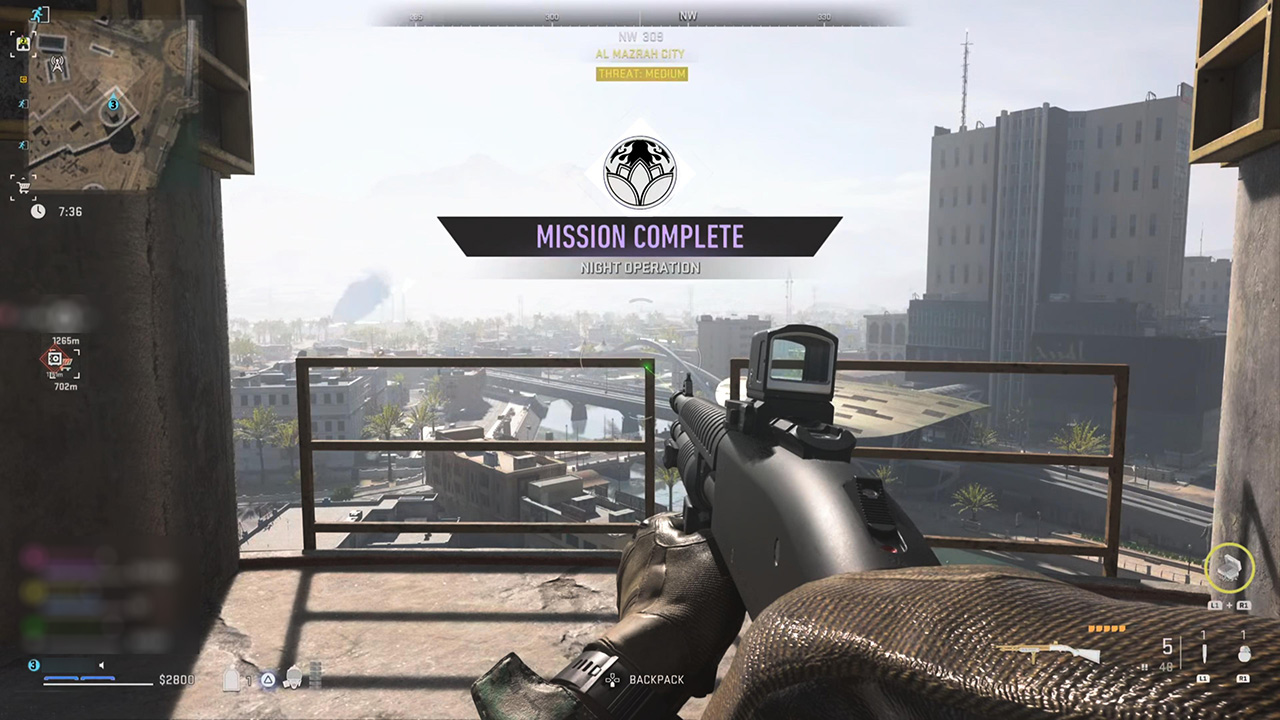This screenshot has width=1280, height=720.
Task: Click the grenade tactical equipment icon
Action: (x=1243, y=655)
